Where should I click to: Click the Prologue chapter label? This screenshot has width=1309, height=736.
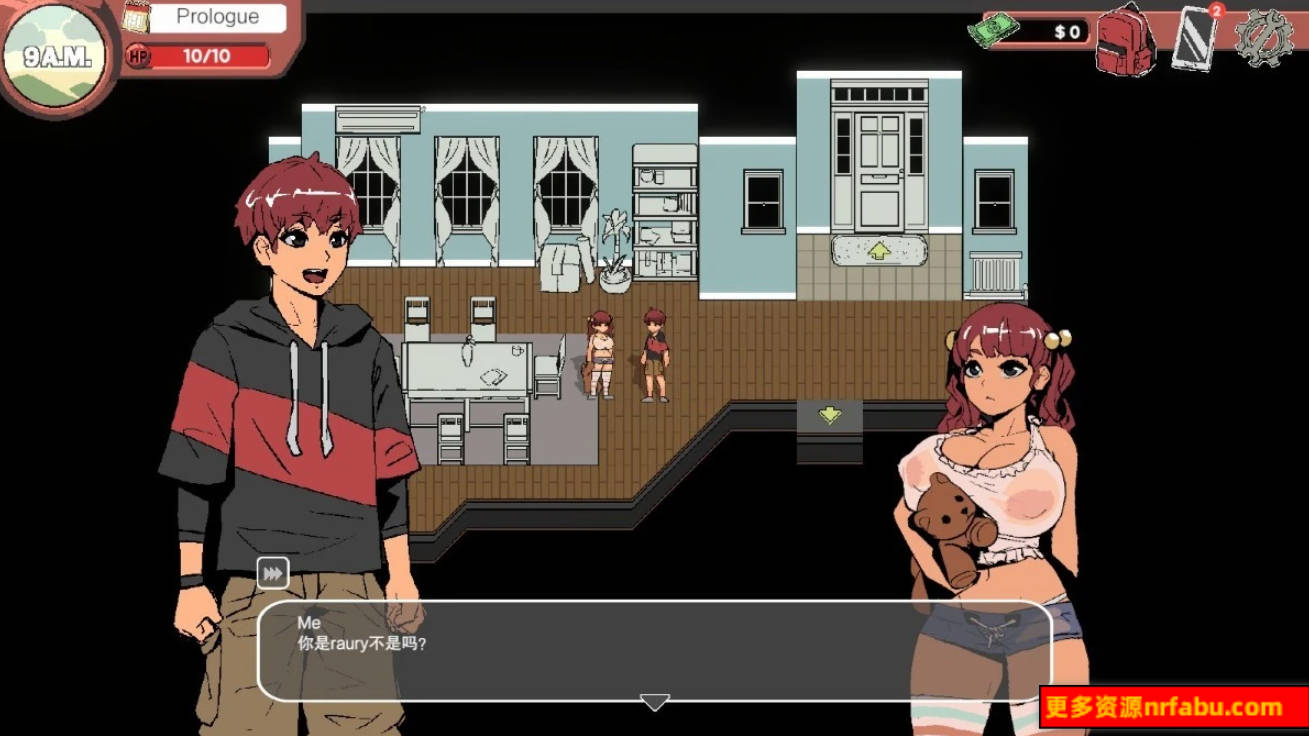[x=216, y=16]
